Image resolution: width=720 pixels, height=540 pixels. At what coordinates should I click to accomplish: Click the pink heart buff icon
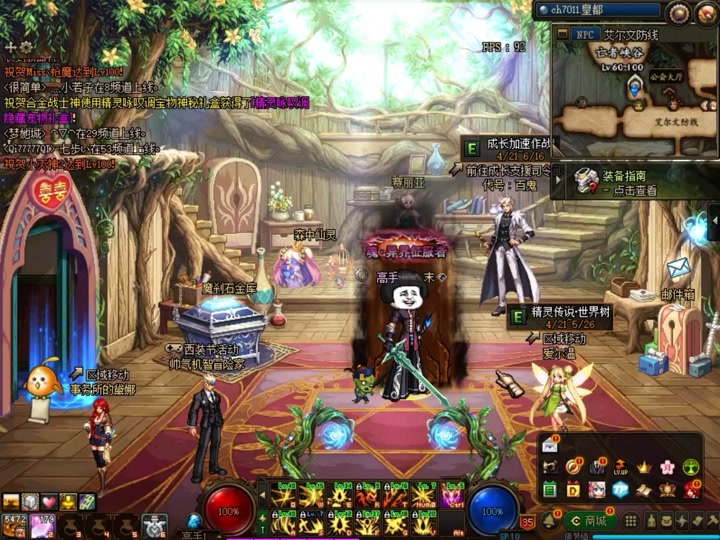tap(49, 502)
